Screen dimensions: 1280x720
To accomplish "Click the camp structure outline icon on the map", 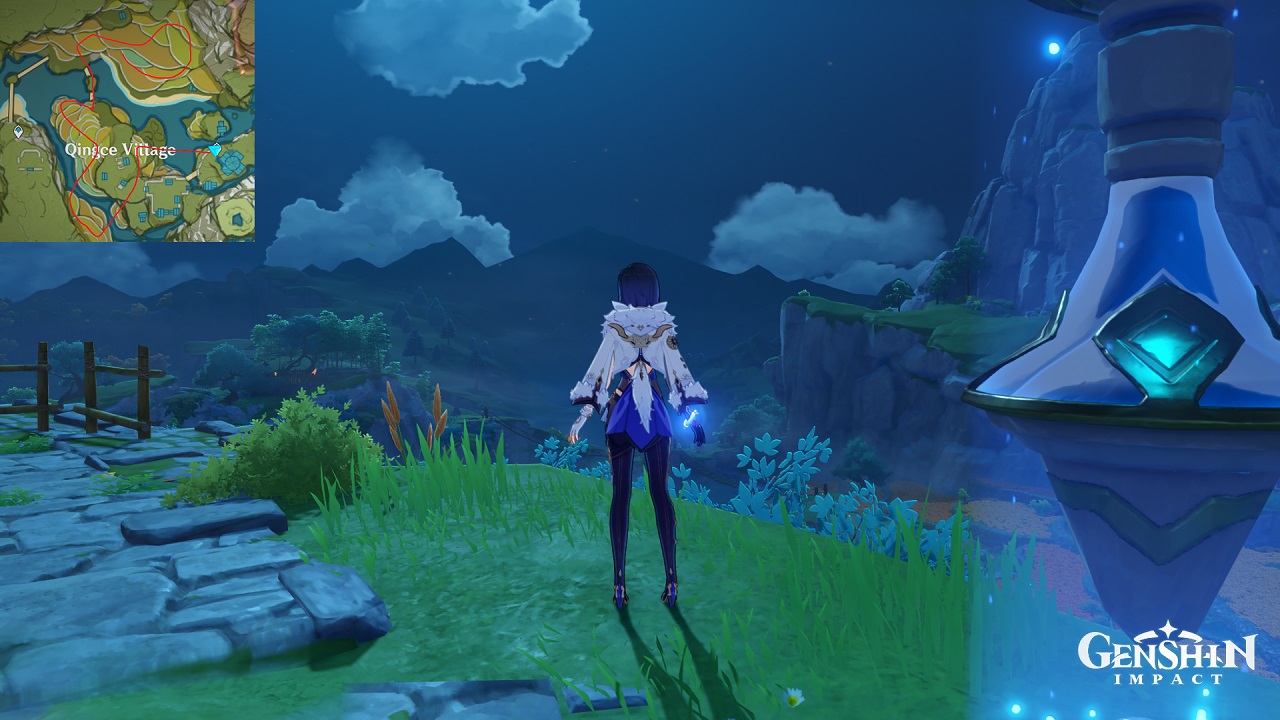I will click(28, 155).
